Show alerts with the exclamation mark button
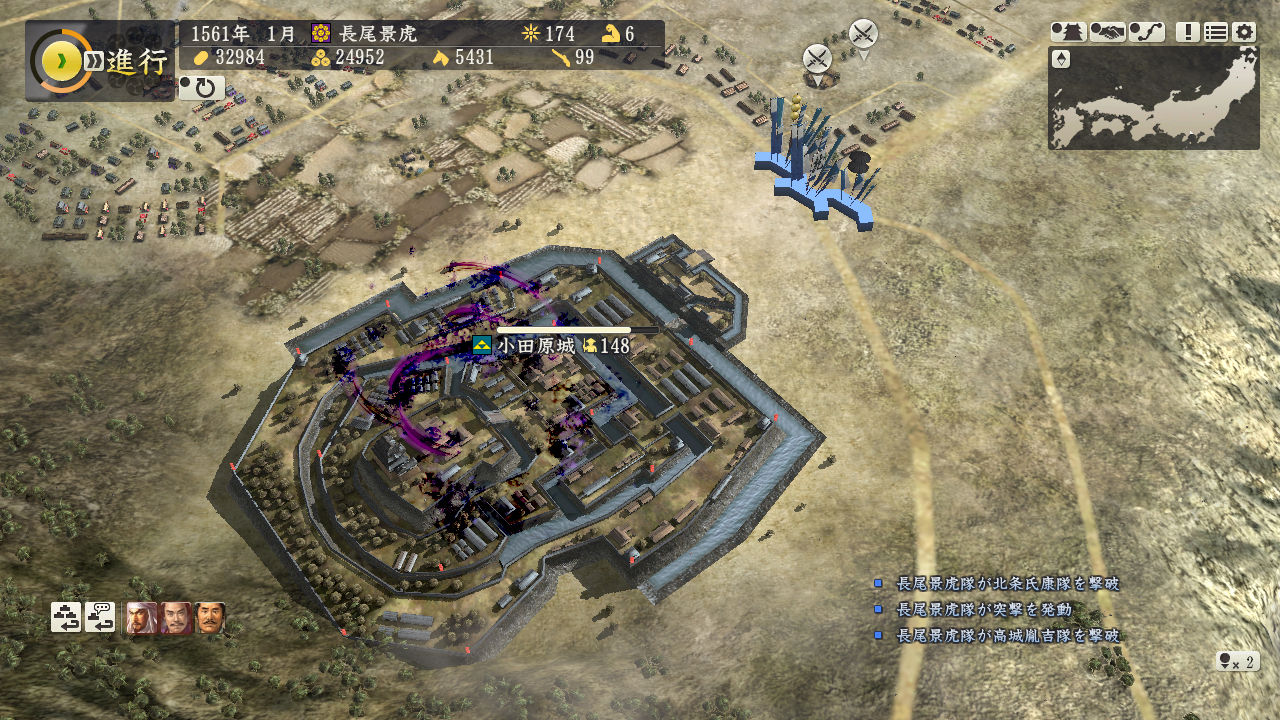1280x720 pixels. coord(1187,32)
